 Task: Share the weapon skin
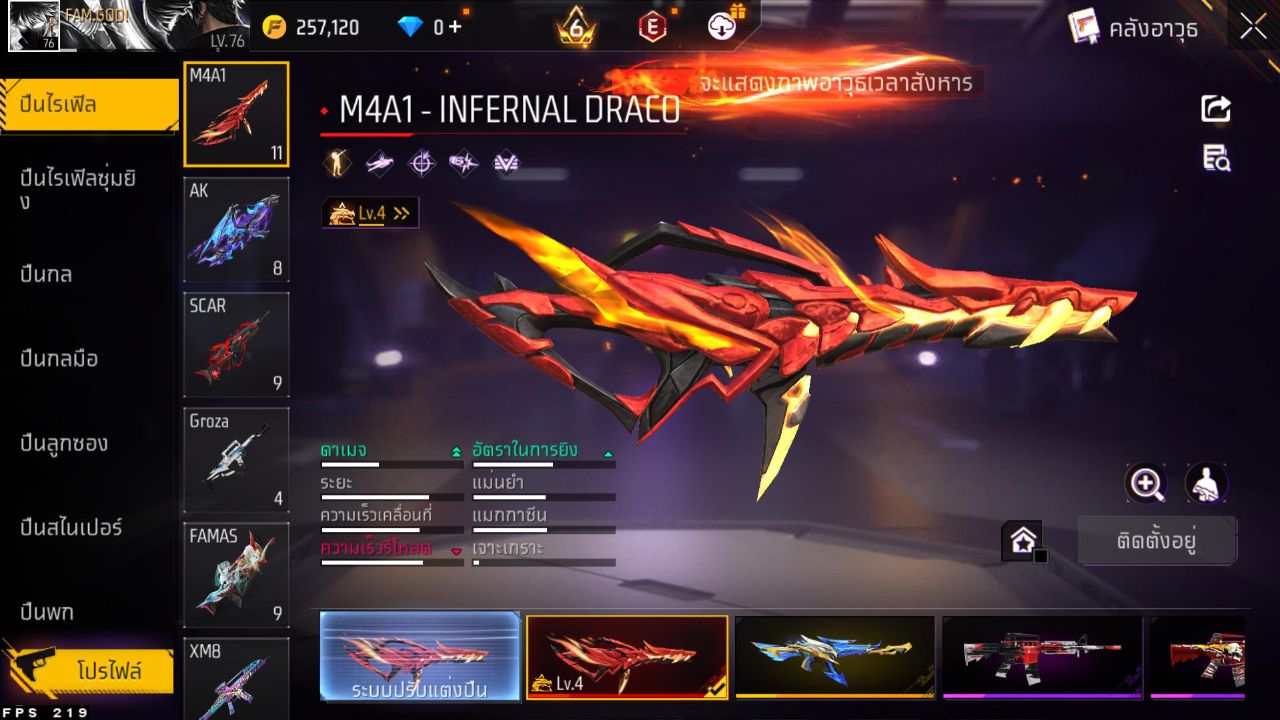click(1216, 109)
